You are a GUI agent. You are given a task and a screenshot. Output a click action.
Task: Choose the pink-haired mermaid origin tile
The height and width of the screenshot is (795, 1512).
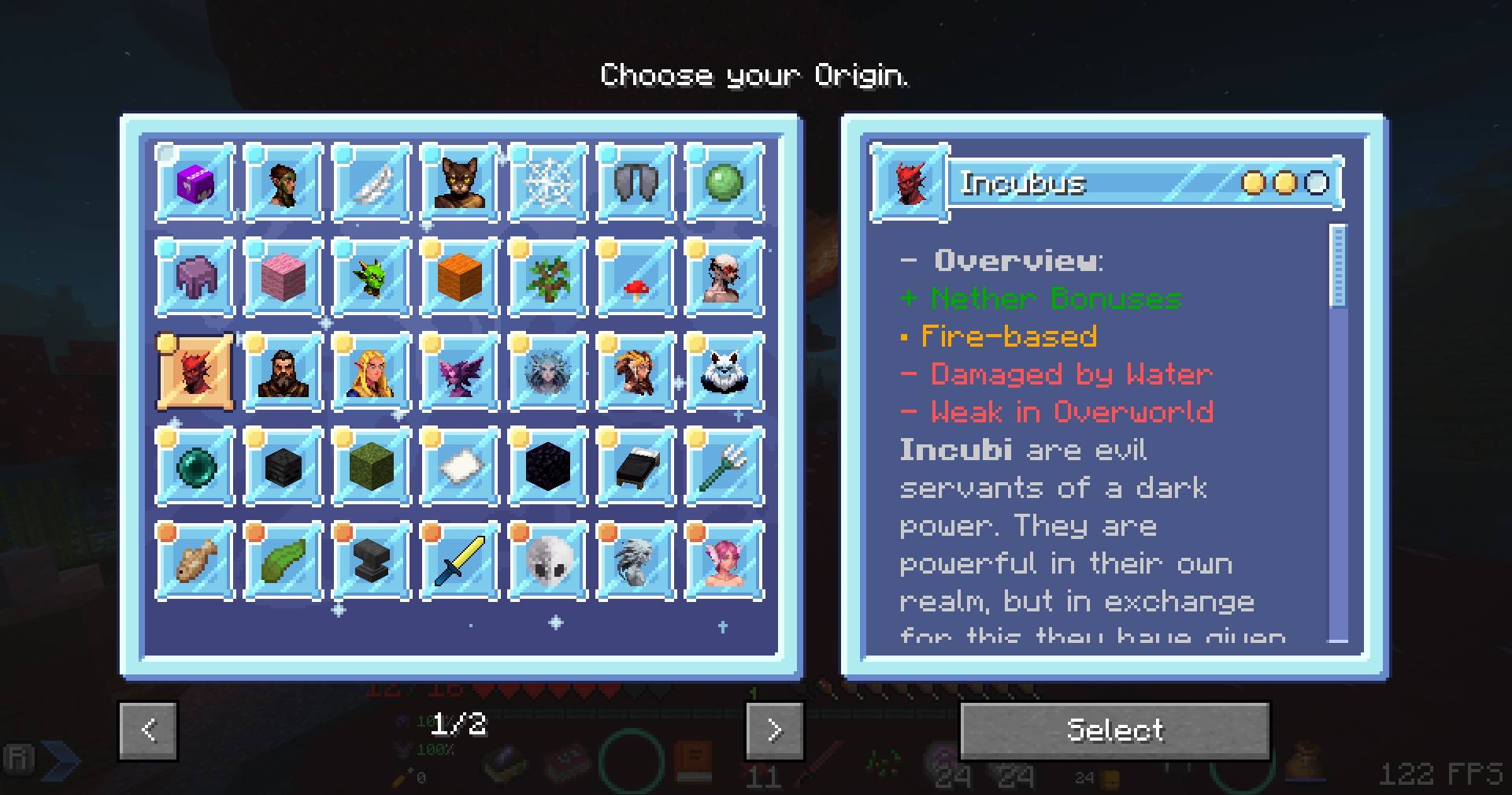click(x=724, y=561)
